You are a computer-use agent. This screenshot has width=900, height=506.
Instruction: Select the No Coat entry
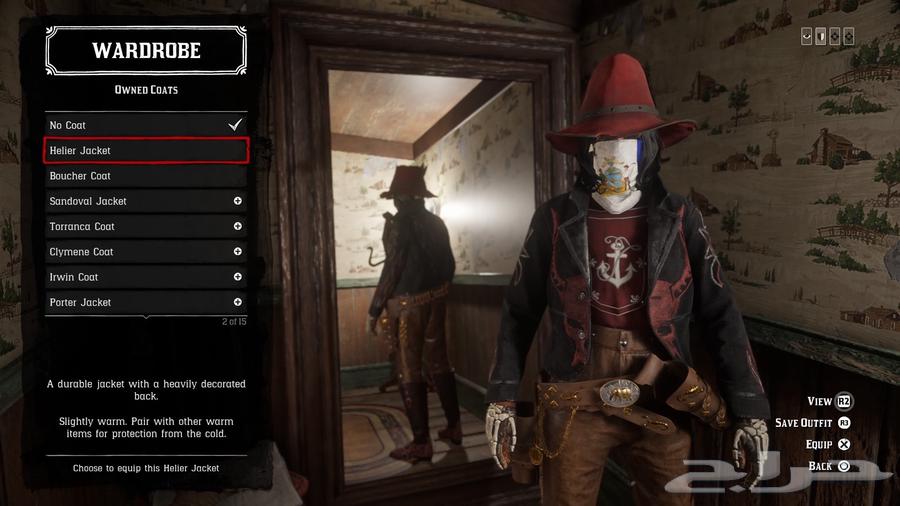coord(146,125)
